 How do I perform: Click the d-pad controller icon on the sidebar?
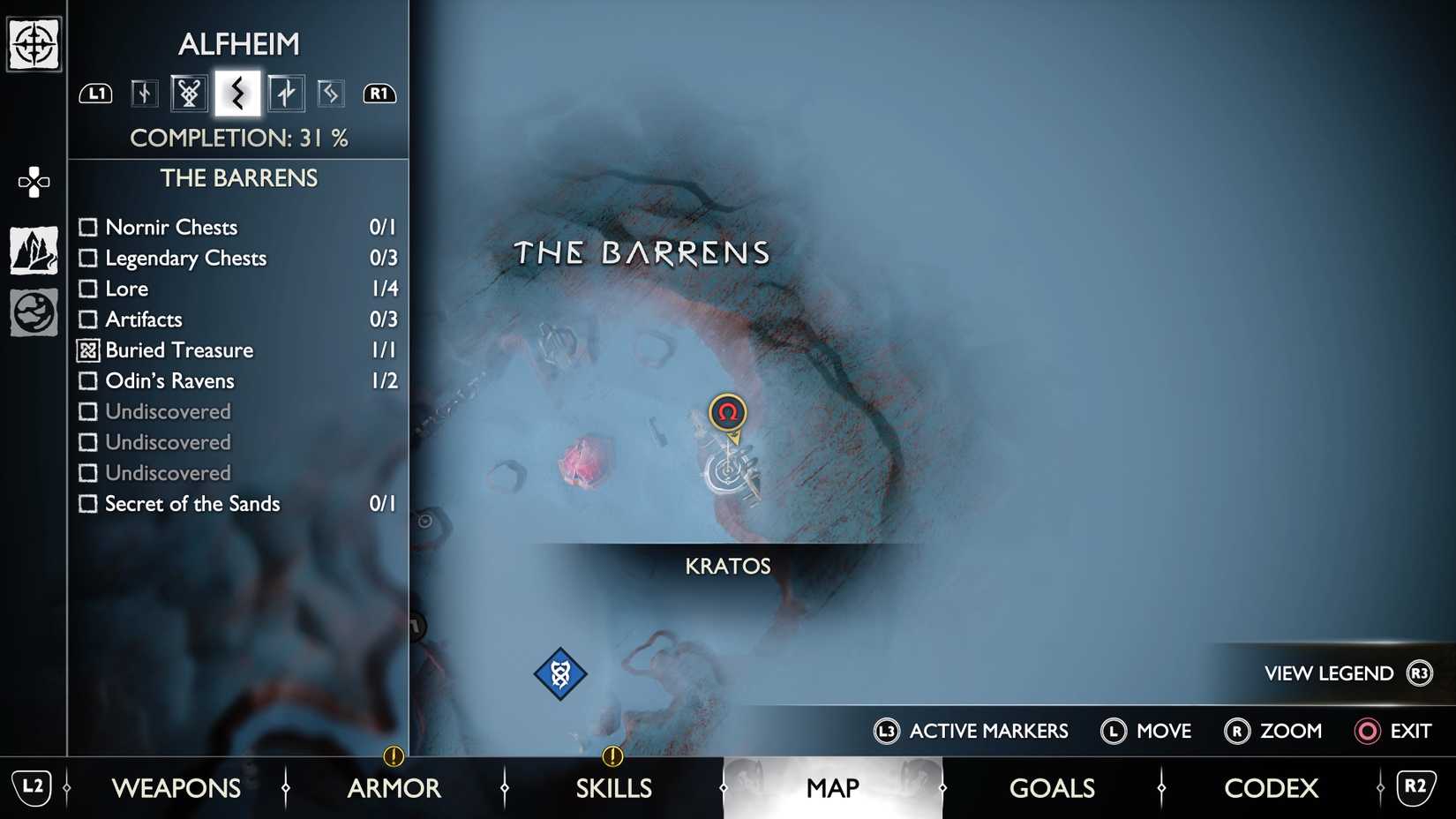pyautogui.click(x=33, y=183)
